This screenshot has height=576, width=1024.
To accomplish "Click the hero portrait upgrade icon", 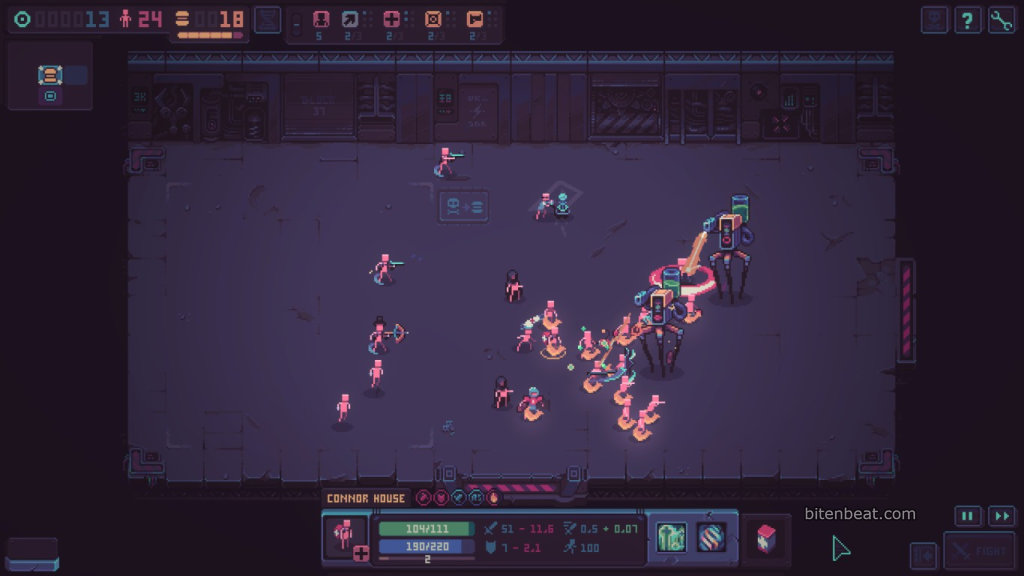I will click(x=321, y=19).
